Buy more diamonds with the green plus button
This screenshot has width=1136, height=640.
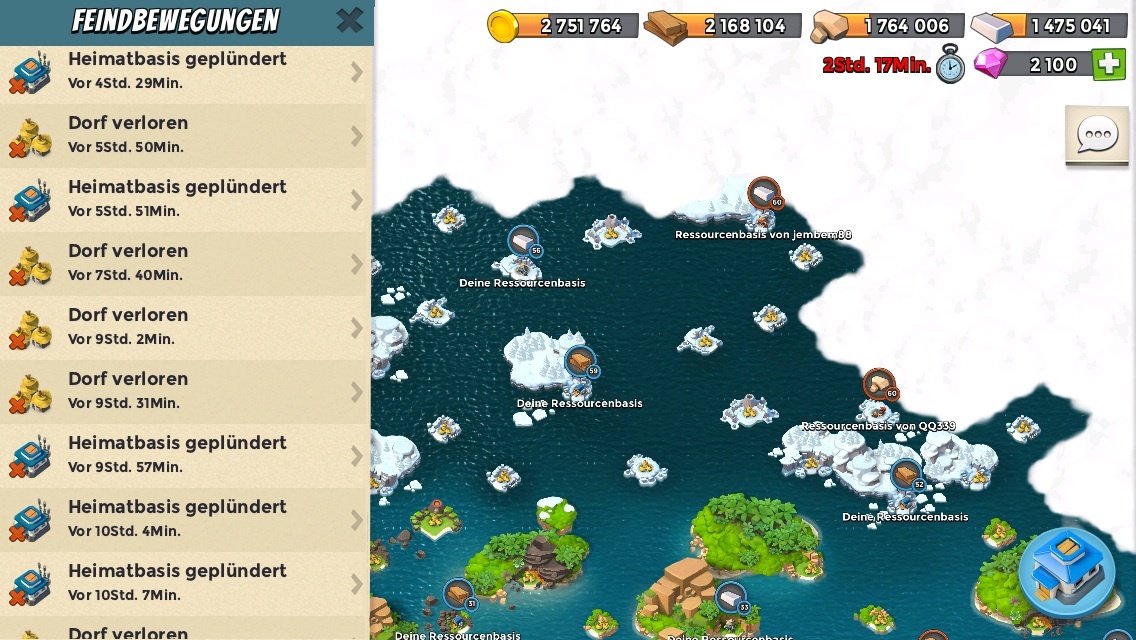coord(1108,65)
